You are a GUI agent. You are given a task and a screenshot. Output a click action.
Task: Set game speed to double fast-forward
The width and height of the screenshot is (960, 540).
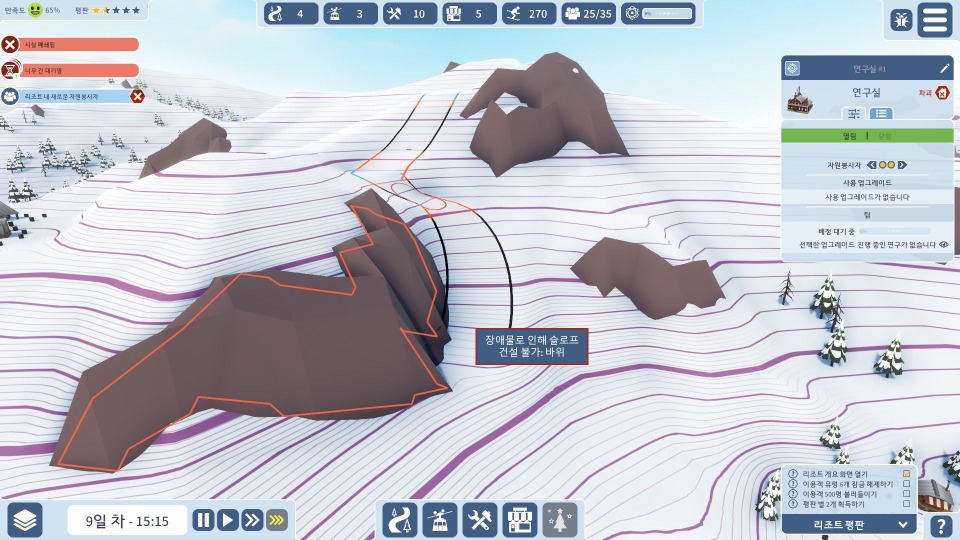point(251,520)
